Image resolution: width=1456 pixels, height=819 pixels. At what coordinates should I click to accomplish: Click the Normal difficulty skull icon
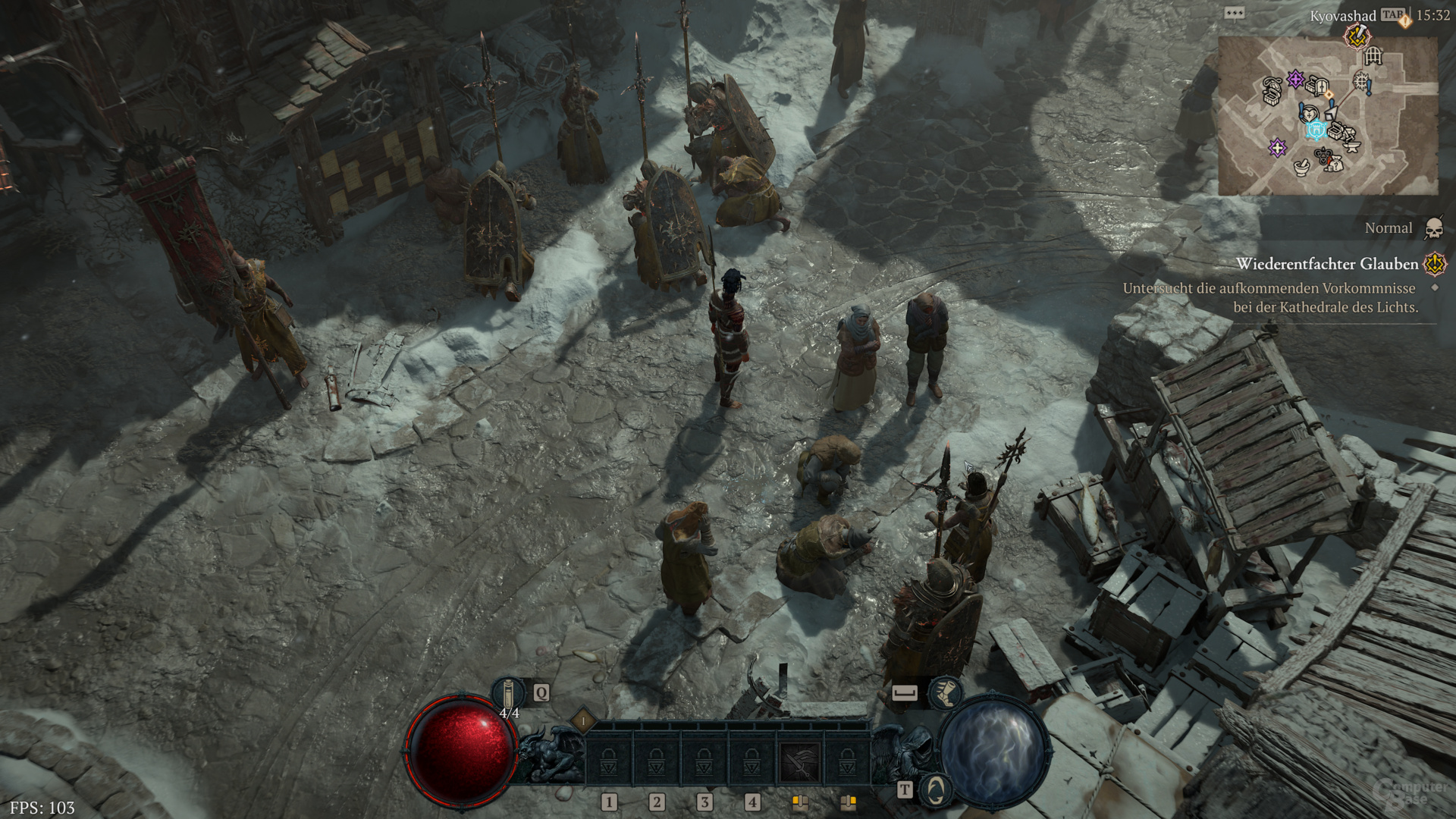pos(1433,228)
